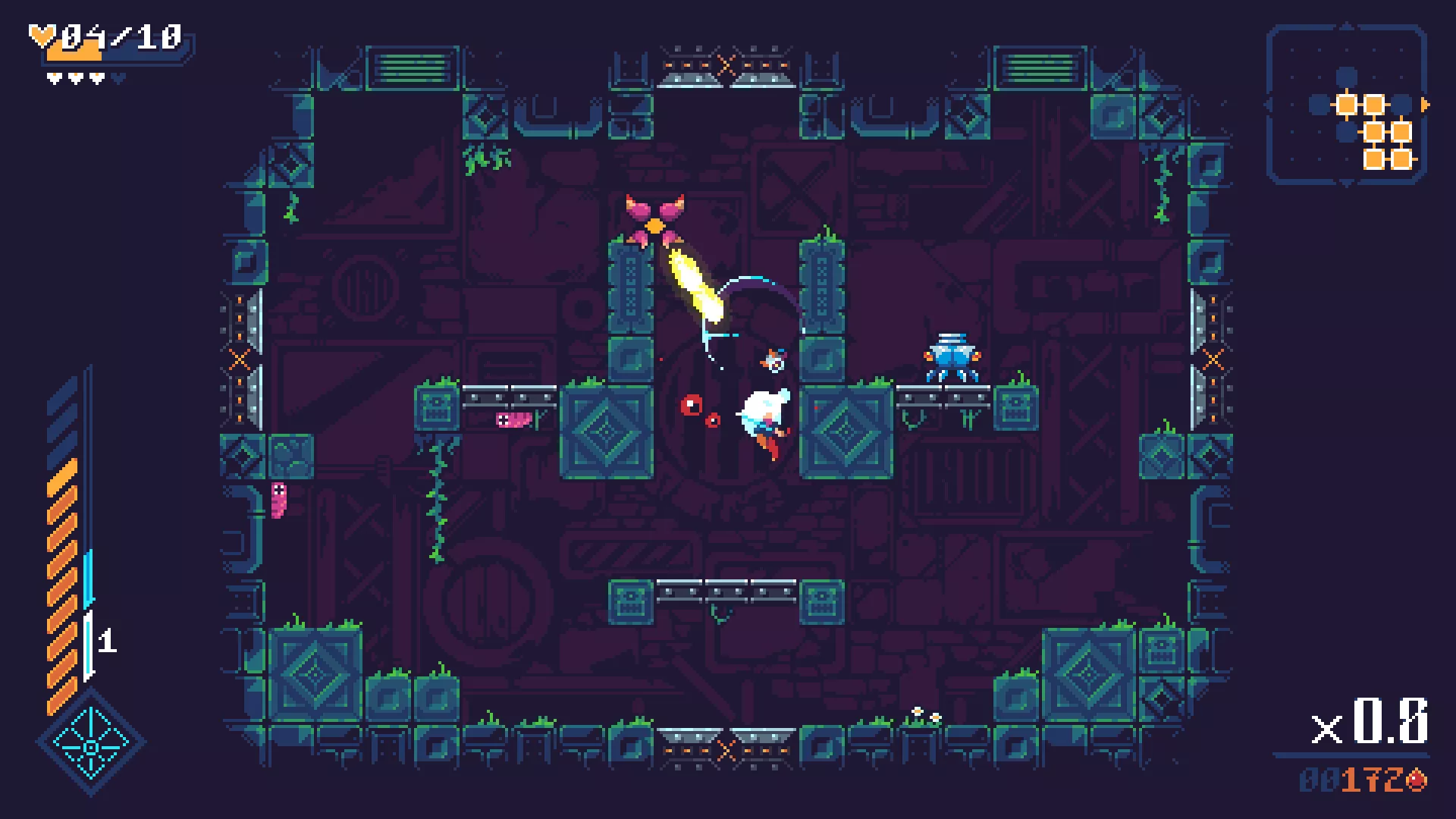
Task: Open the room minimap
Action: click(x=1347, y=105)
